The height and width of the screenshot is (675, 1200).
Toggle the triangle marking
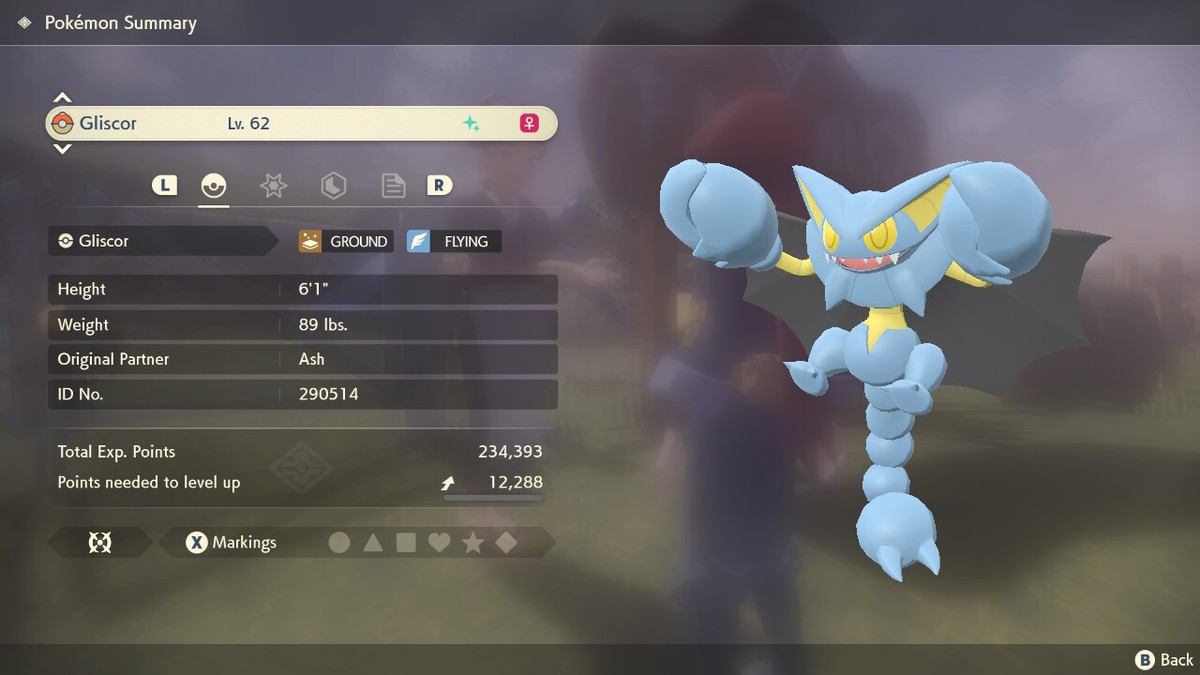[x=373, y=543]
